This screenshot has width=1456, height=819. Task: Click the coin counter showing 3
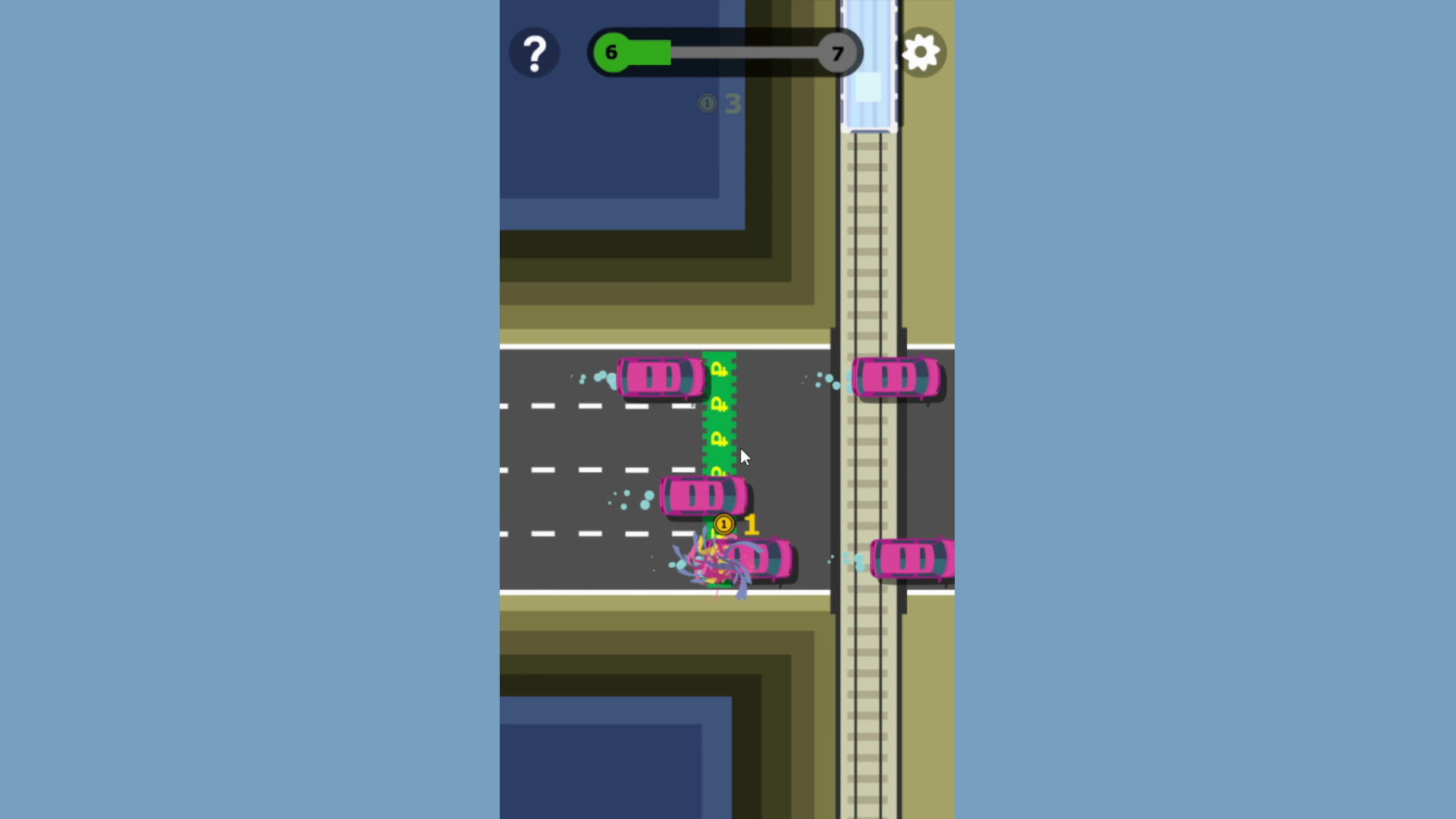pyautogui.click(x=720, y=105)
